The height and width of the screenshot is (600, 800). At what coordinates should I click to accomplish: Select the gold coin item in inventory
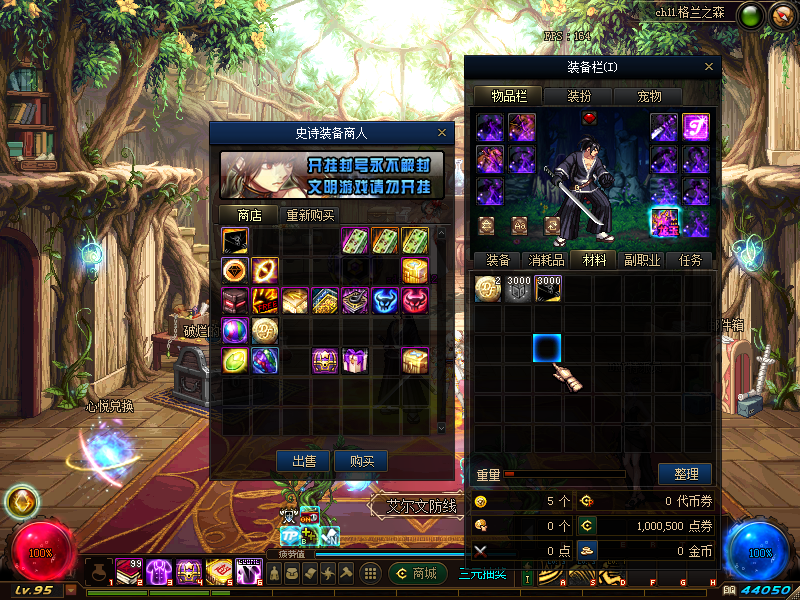[x=488, y=289]
